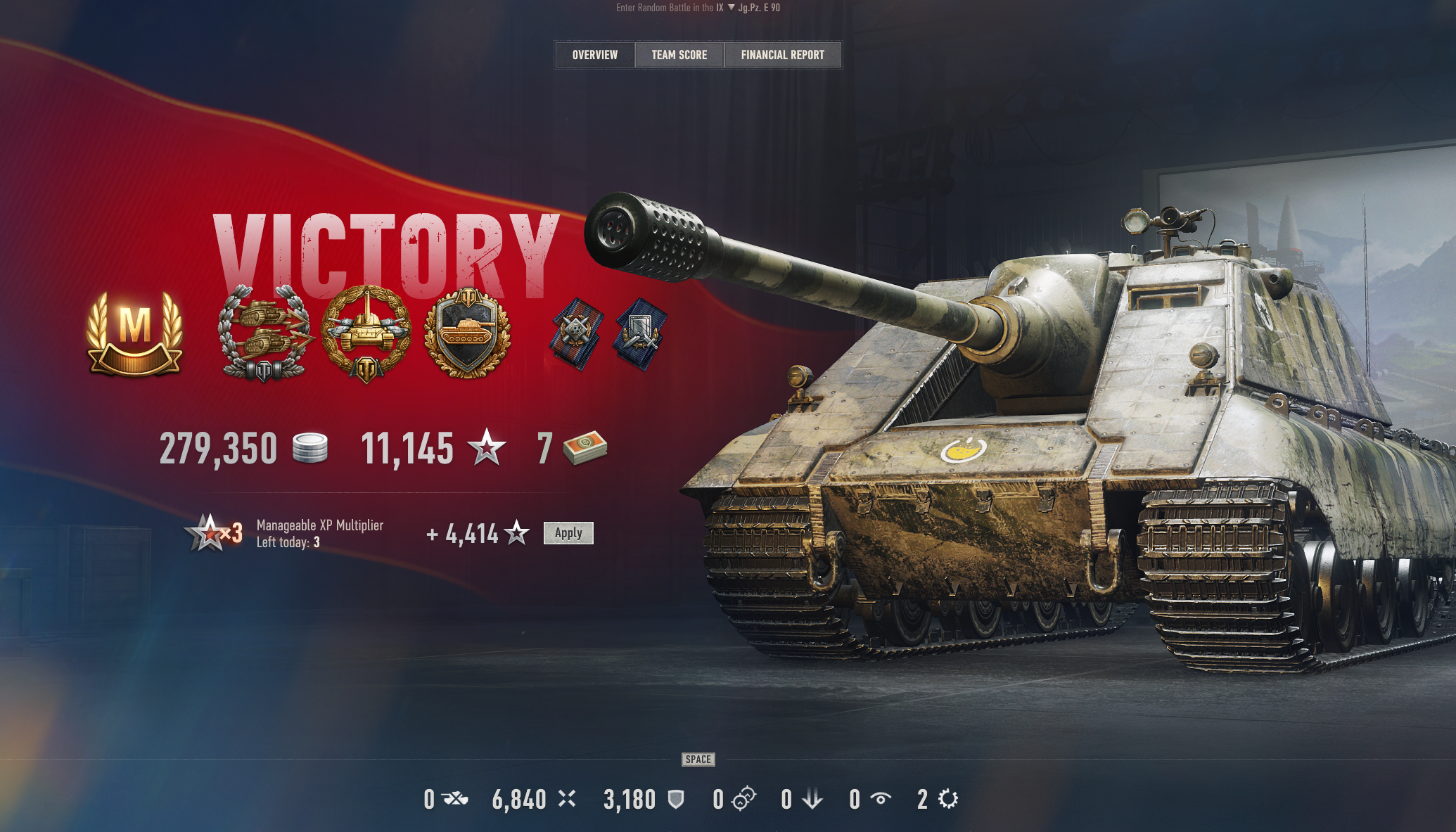Click the gold shield-shaped tank medal

[468, 332]
